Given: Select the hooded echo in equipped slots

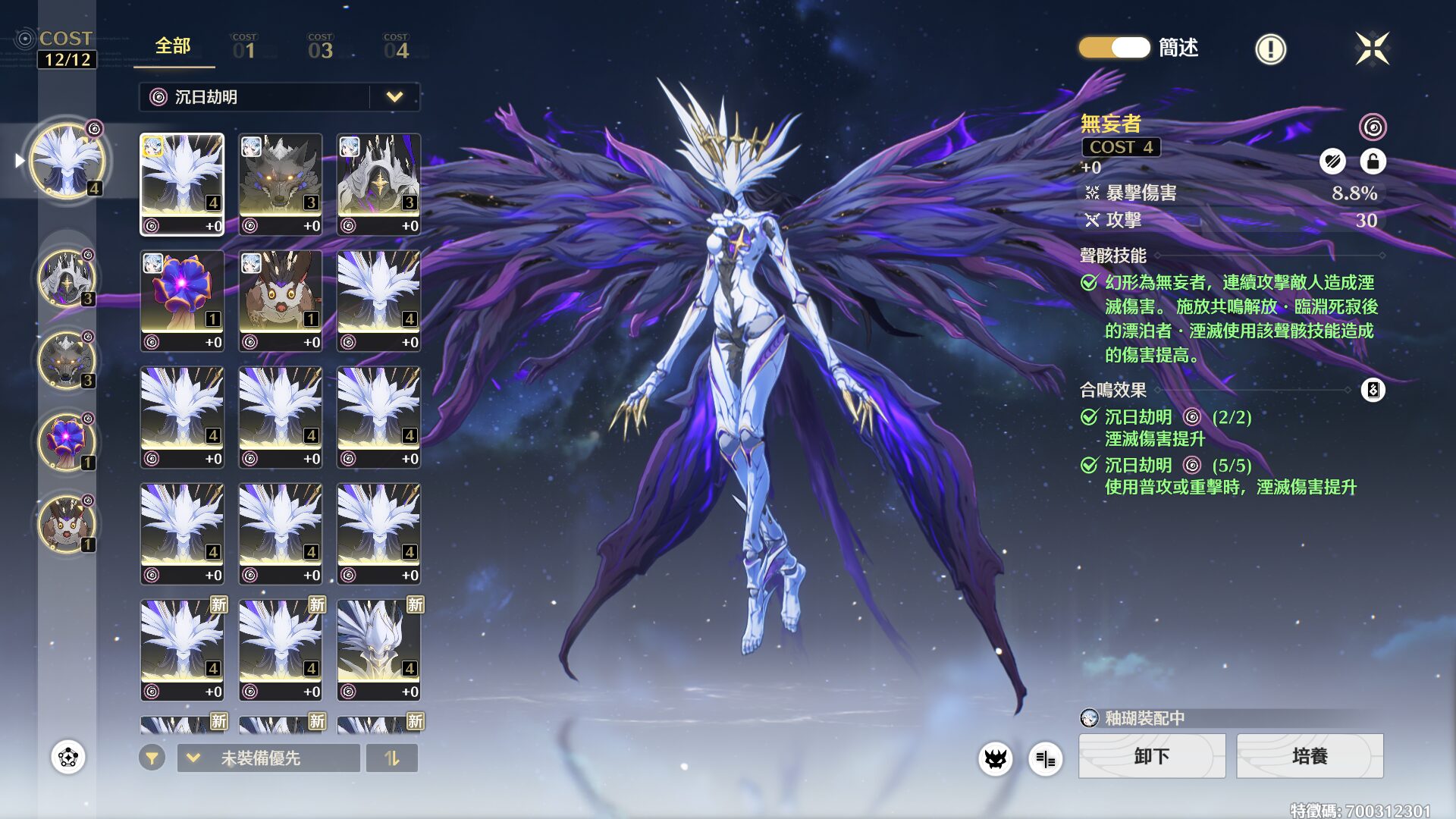Looking at the screenshot, I should point(67,278).
